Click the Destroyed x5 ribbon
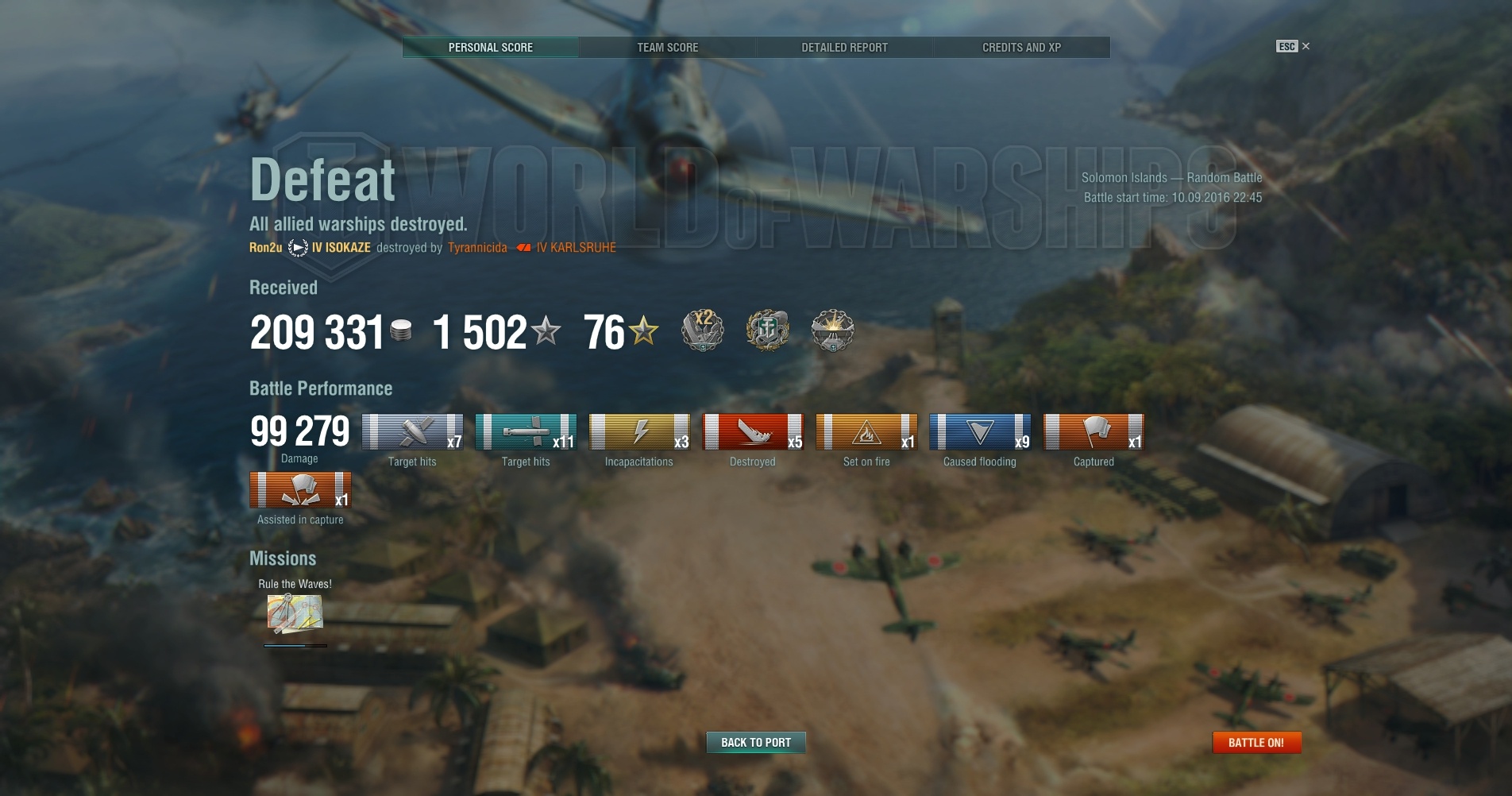1512x796 pixels. (x=753, y=432)
